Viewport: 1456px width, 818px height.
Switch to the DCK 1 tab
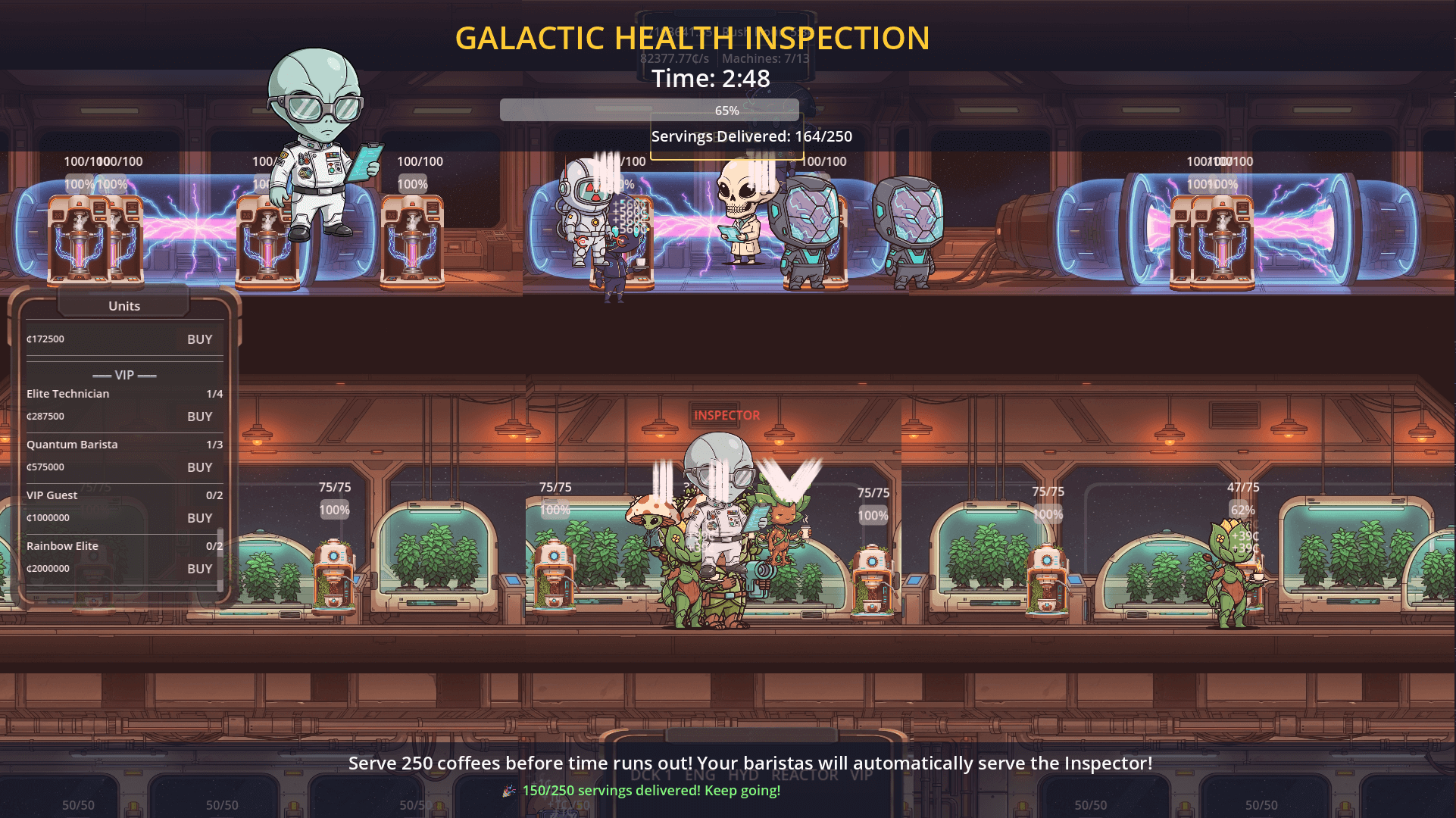[x=651, y=776]
